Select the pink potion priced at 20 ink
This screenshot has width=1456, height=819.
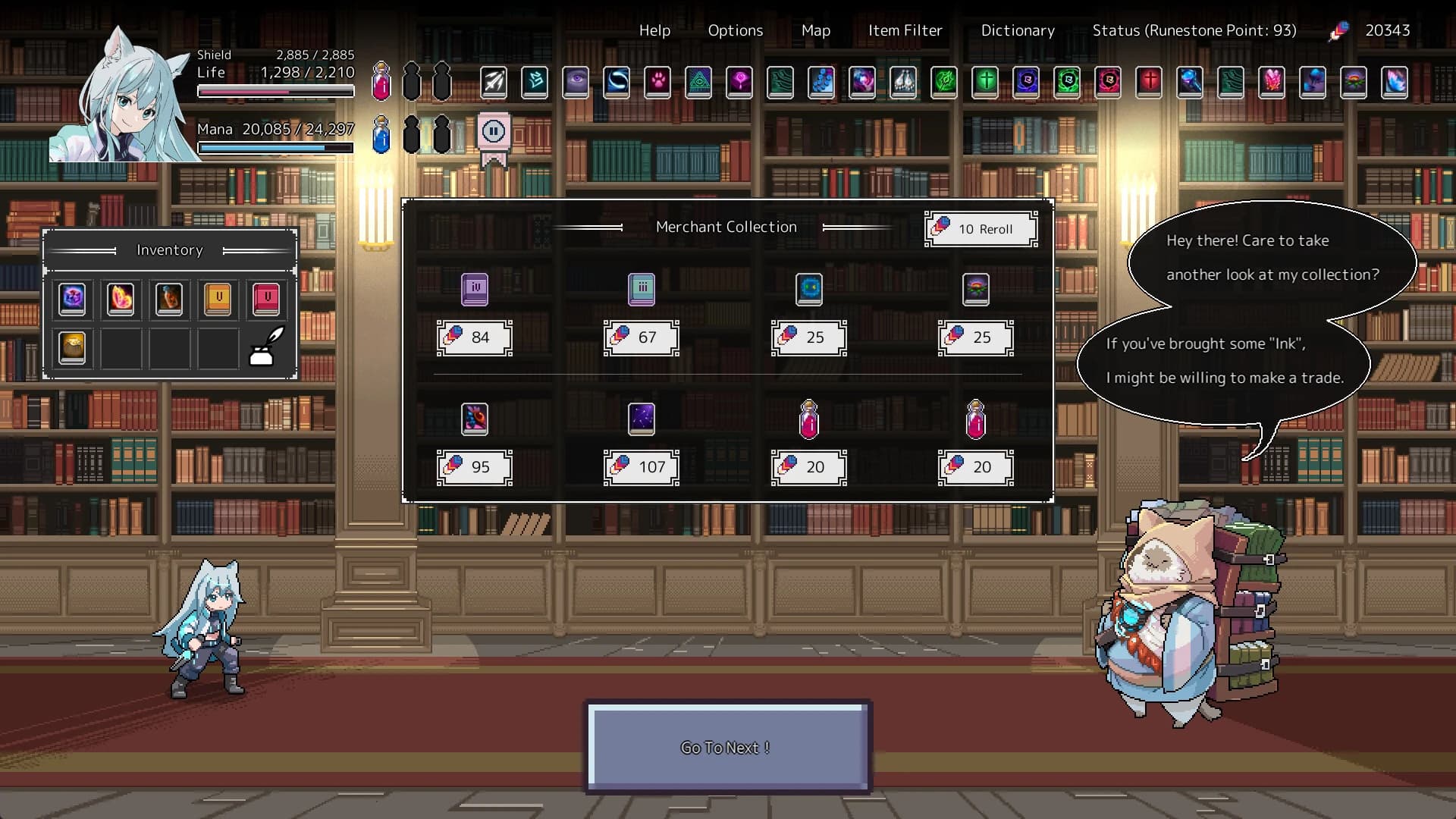pyautogui.click(x=809, y=419)
